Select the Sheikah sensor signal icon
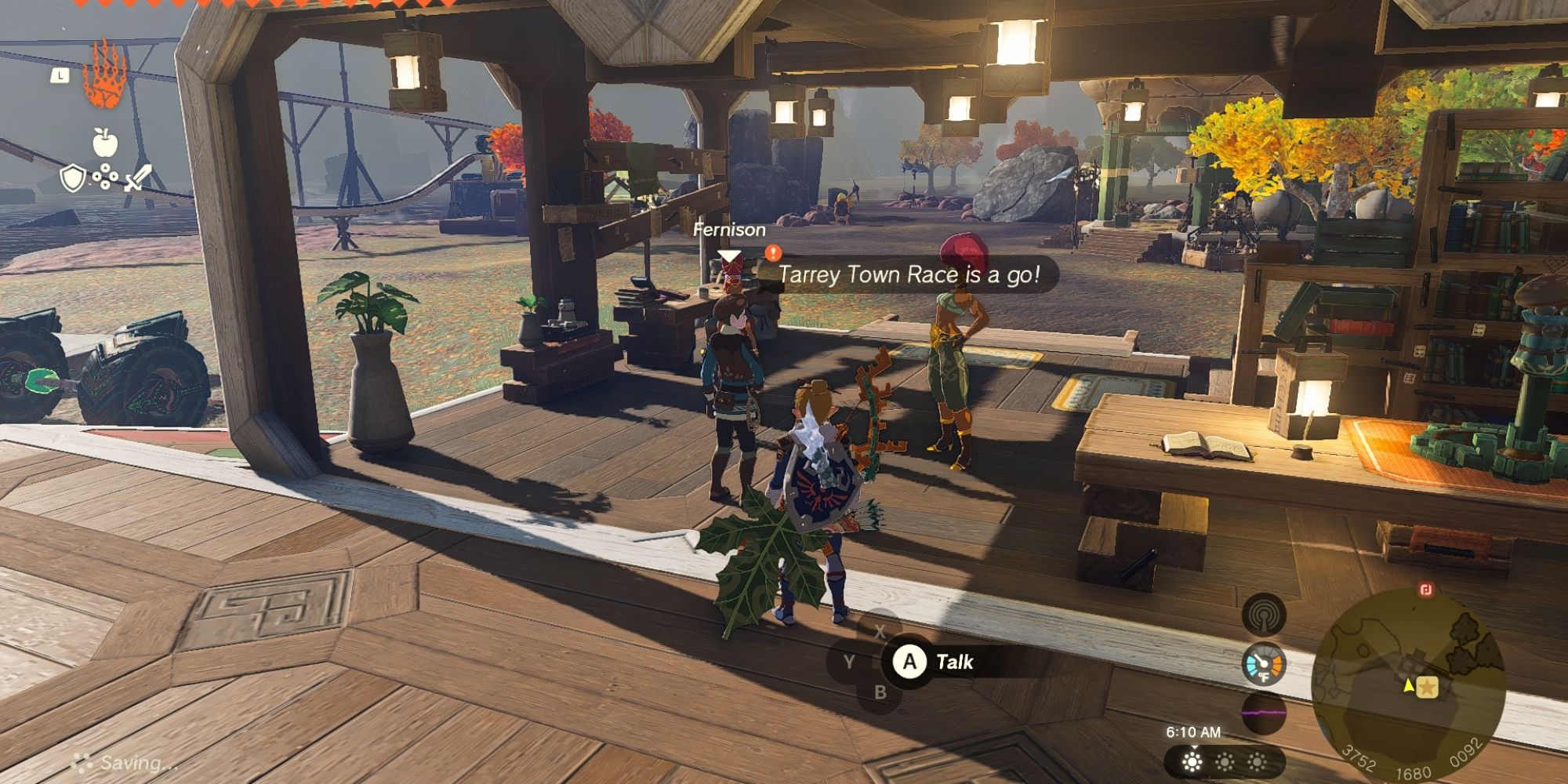Image resolution: width=1568 pixels, height=784 pixels. [x=1264, y=615]
